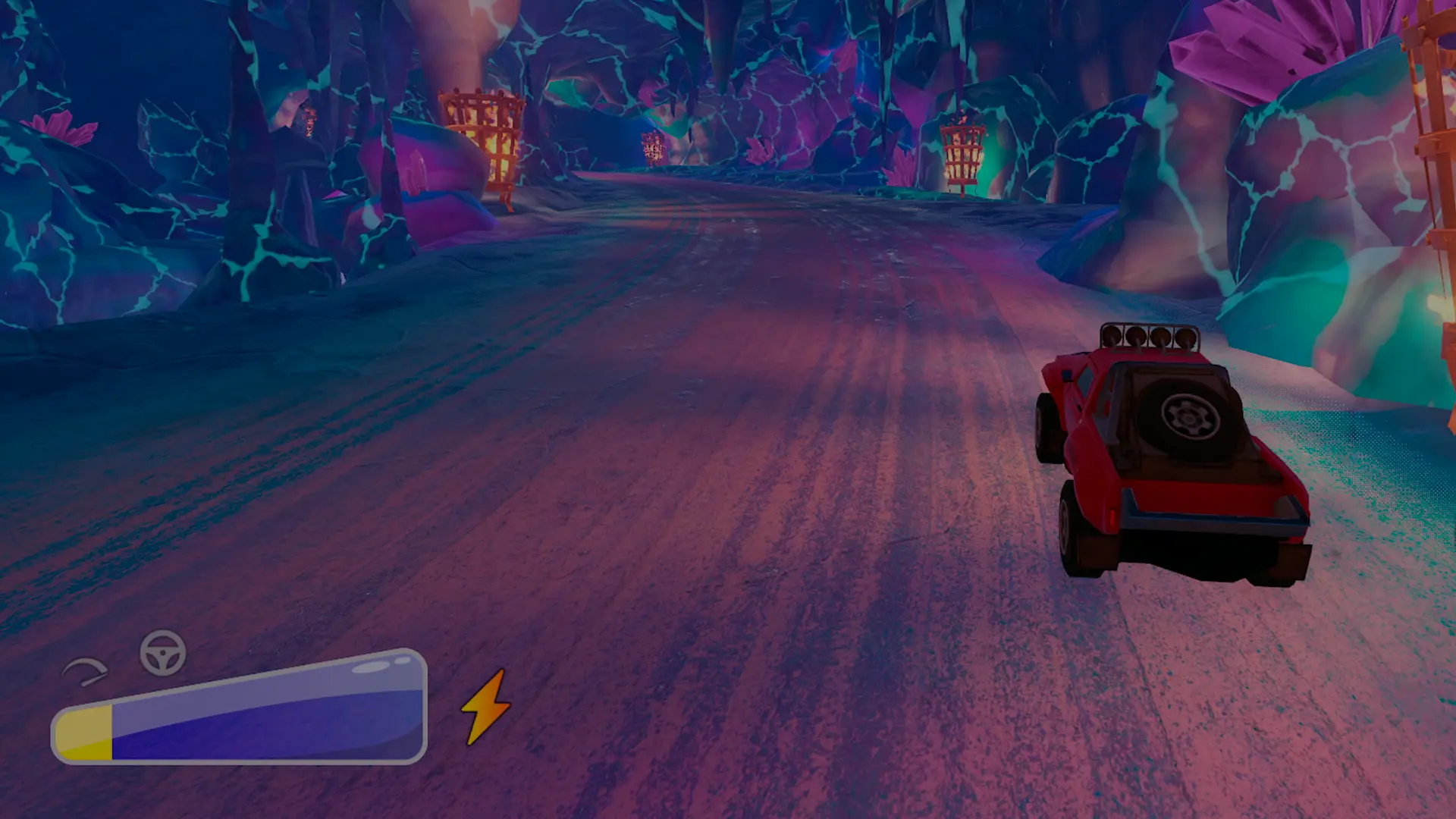1456x819 pixels.
Task: Select the curved arrow drift icon
Action: (x=86, y=671)
